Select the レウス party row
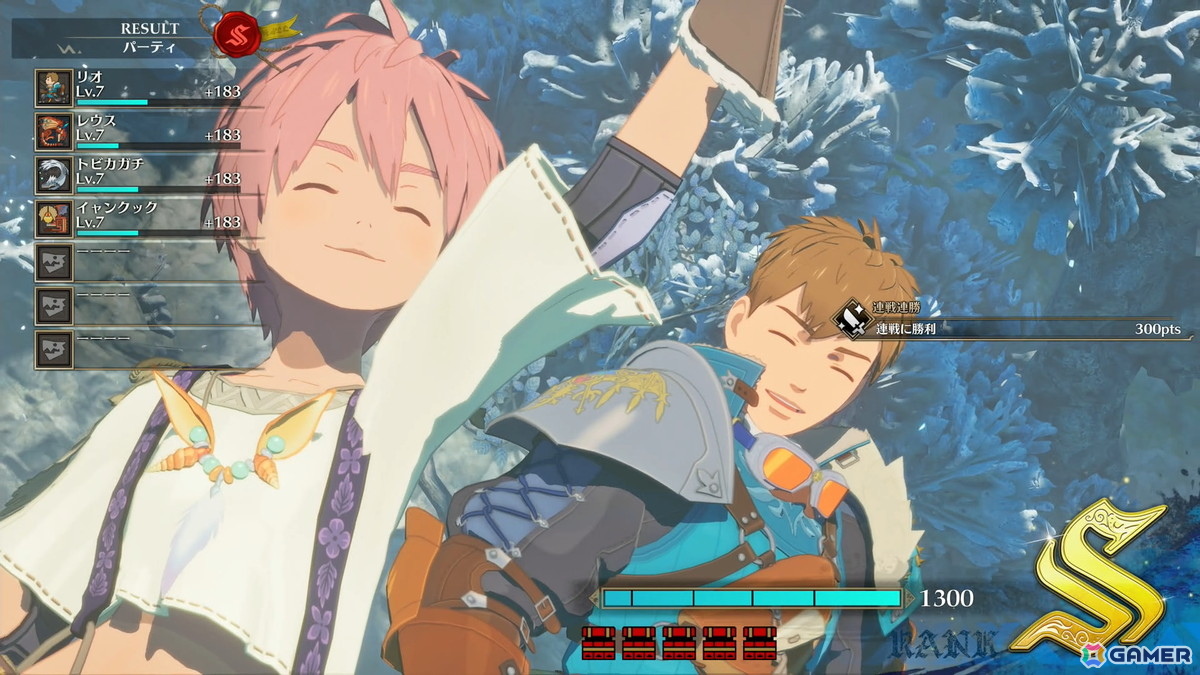Image resolution: width=1200 pixels, height=675 pixels. 138,132
